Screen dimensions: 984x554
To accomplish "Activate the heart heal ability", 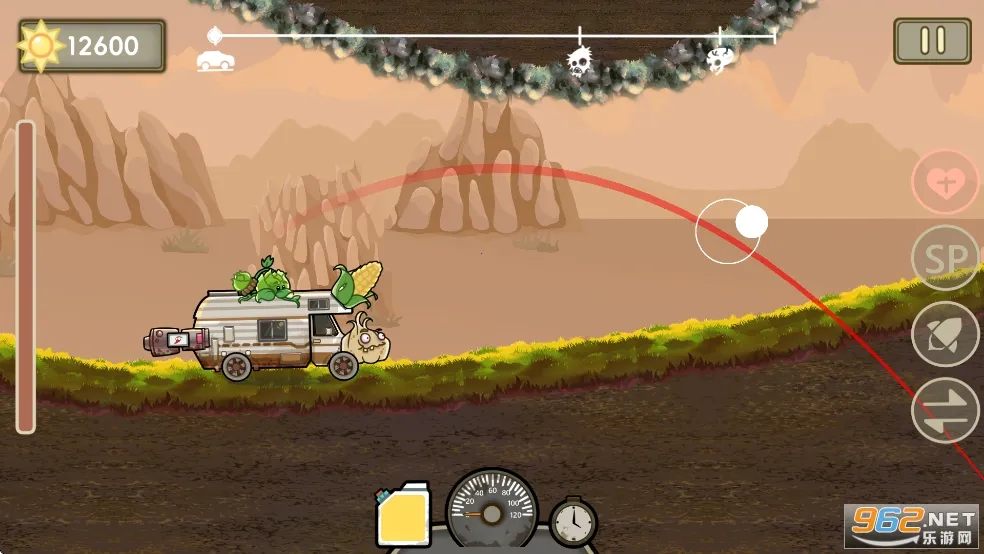I will pos(945,182).
